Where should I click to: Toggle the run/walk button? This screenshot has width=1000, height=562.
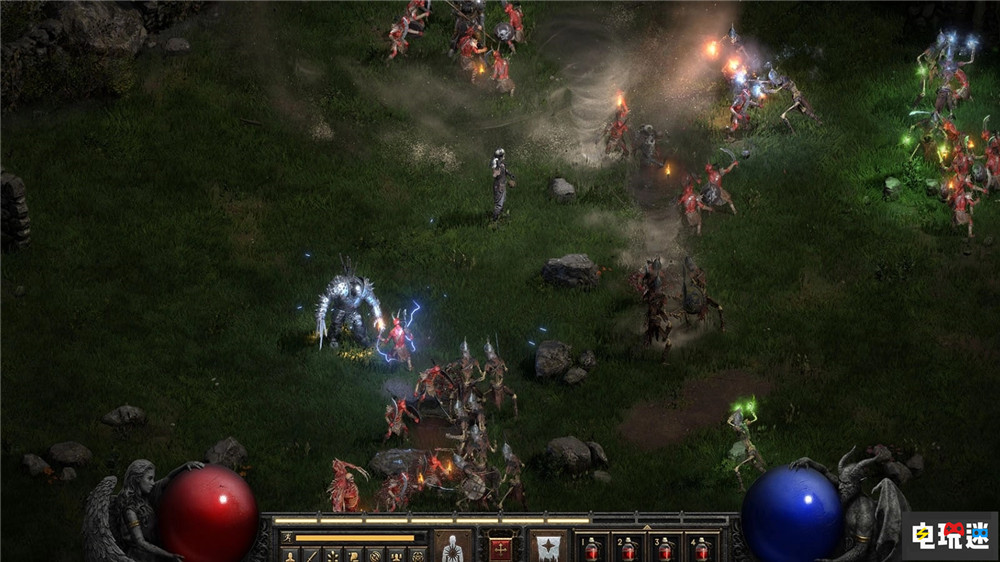288,537
